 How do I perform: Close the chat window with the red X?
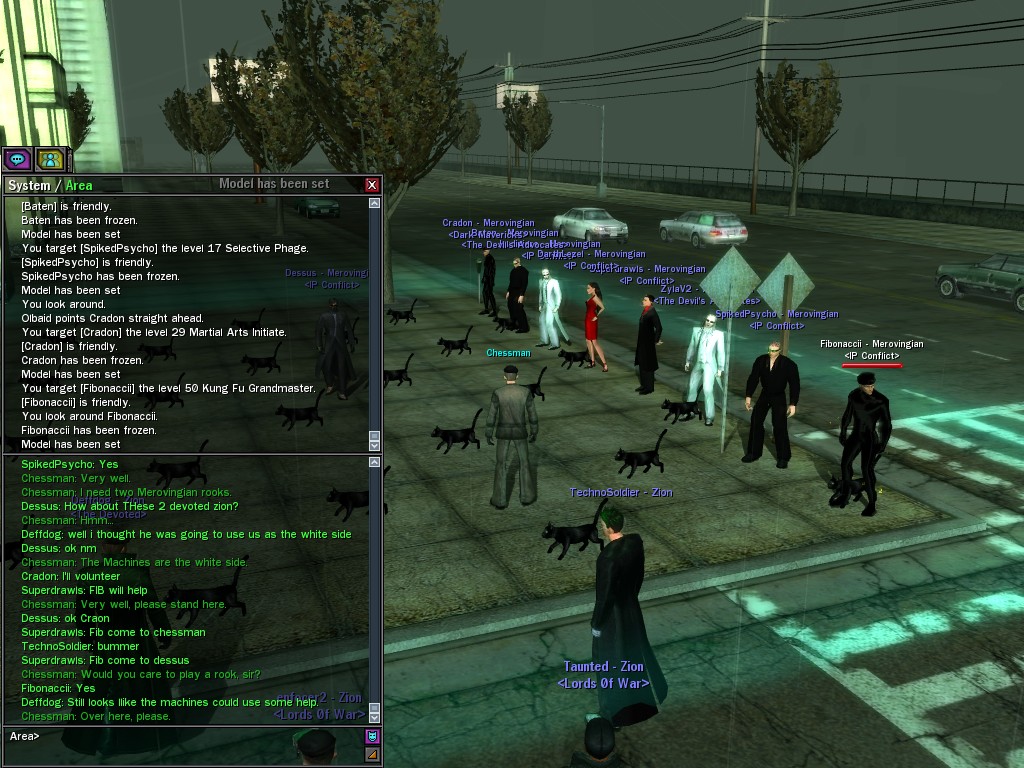click(372, 185)
